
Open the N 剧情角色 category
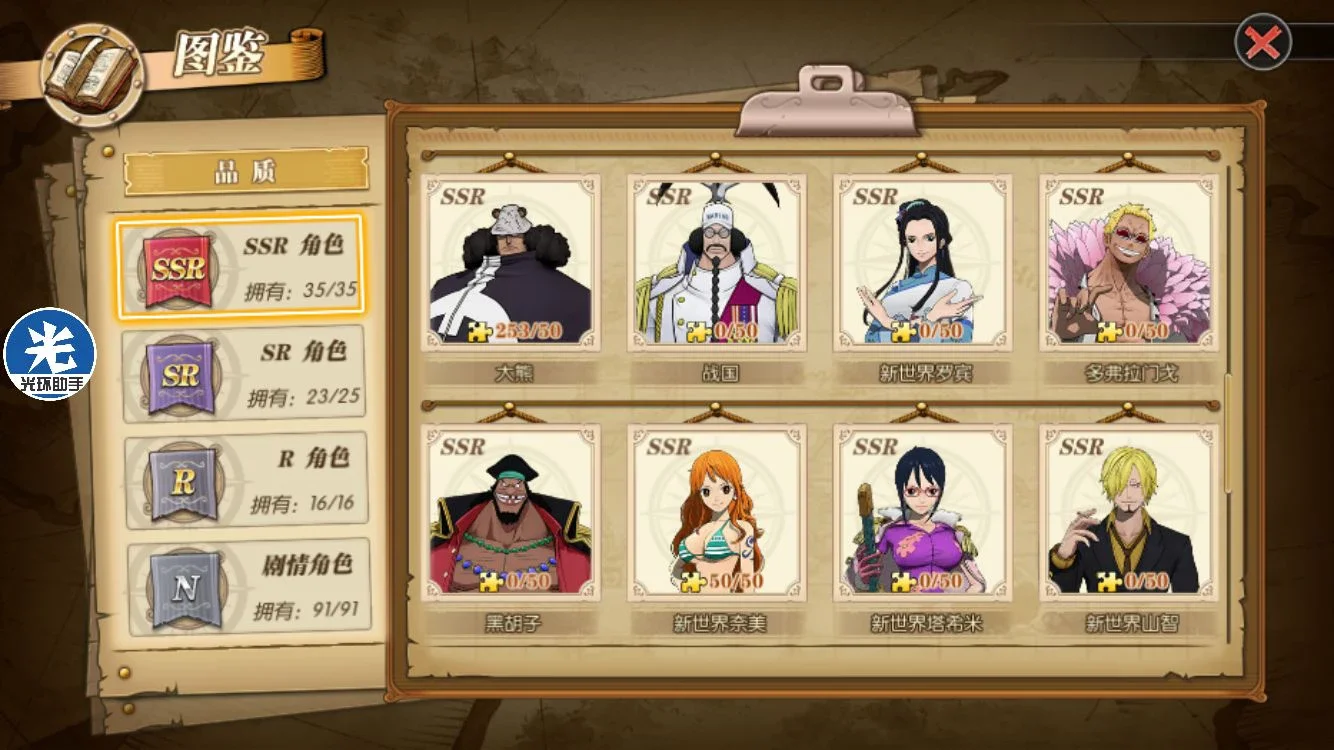click(248, 587)
